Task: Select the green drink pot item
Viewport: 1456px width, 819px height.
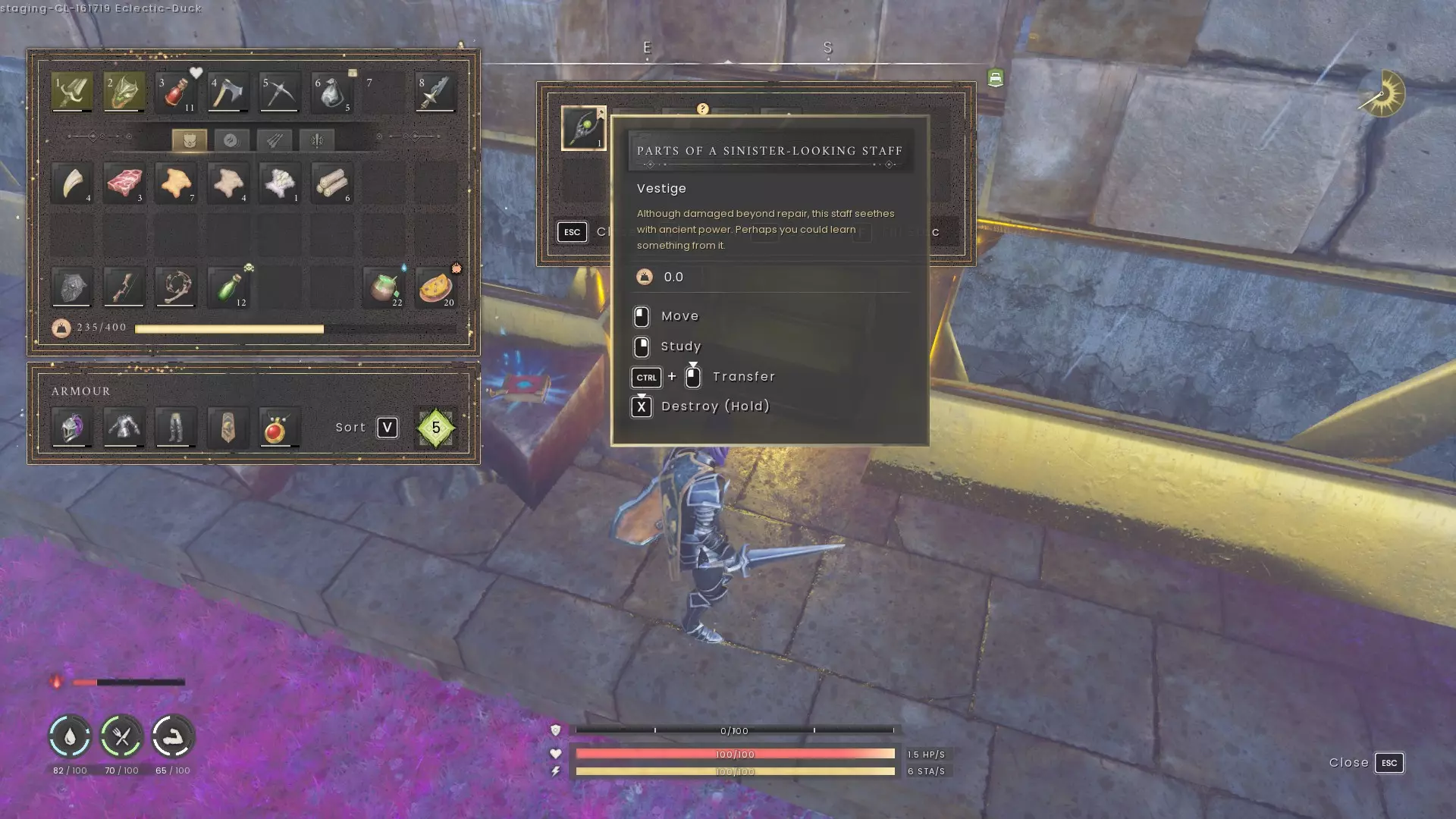Action: click(x=384, y=287)
